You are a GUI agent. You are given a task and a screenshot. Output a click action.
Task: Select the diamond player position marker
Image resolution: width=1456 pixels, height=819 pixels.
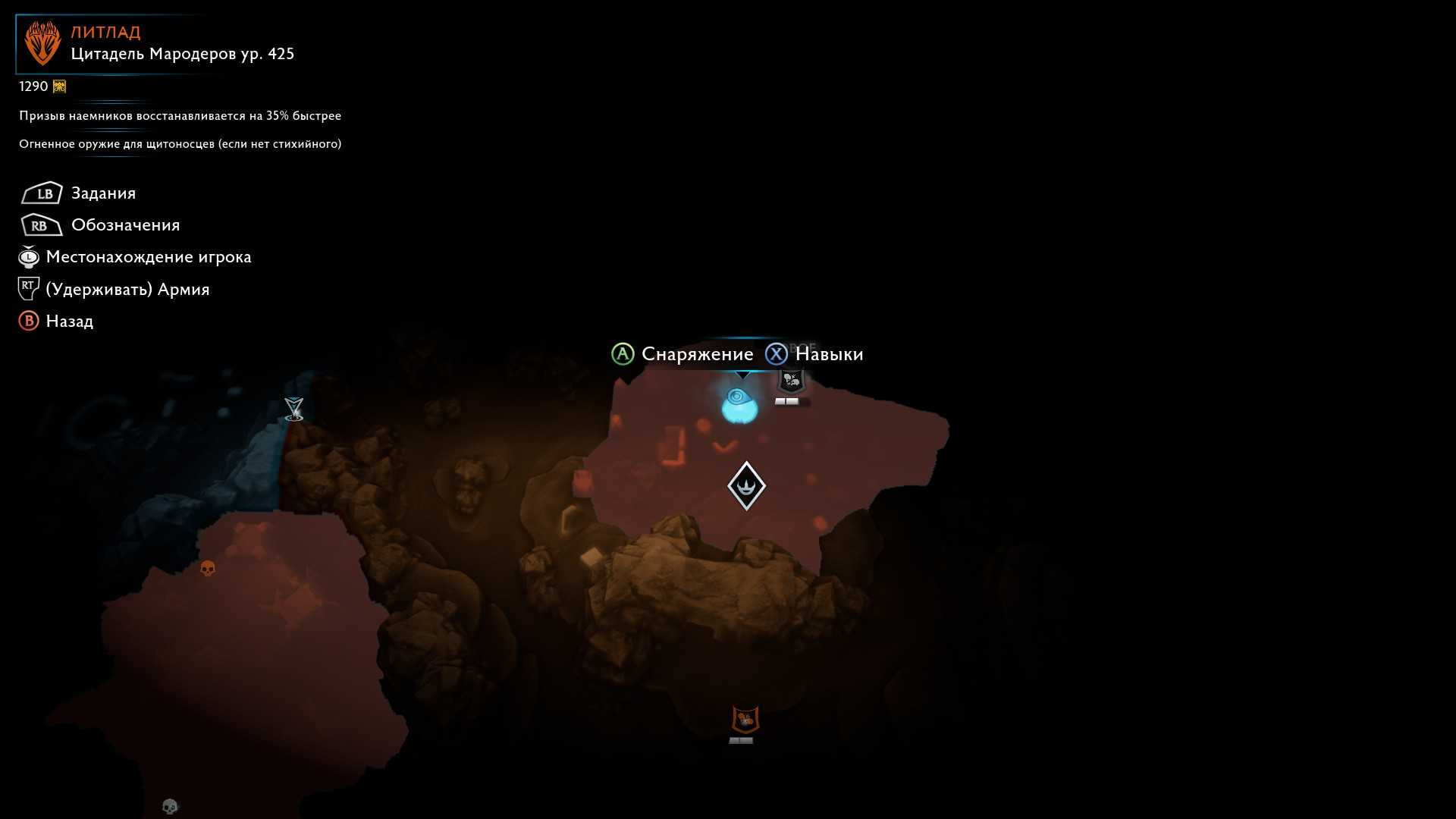pyautogui.click(x=746, y=486)
